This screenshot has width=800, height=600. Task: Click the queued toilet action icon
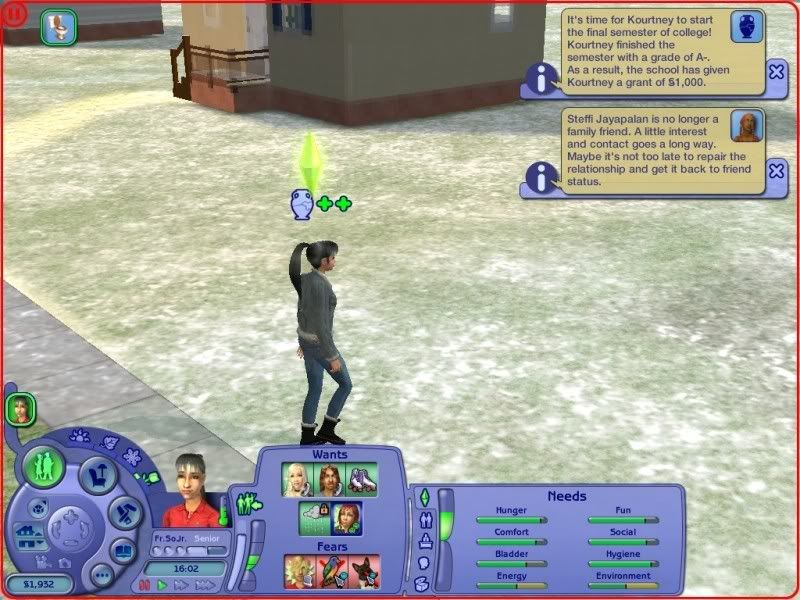pyautogui.click(x=59, y=27)
